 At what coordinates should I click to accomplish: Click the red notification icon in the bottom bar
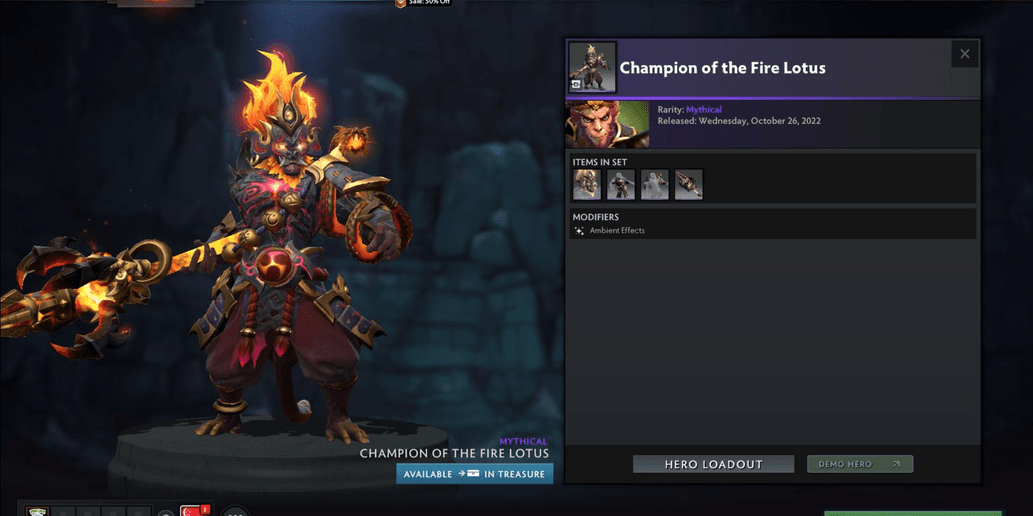pyautogui.click(x=194, y=511)
